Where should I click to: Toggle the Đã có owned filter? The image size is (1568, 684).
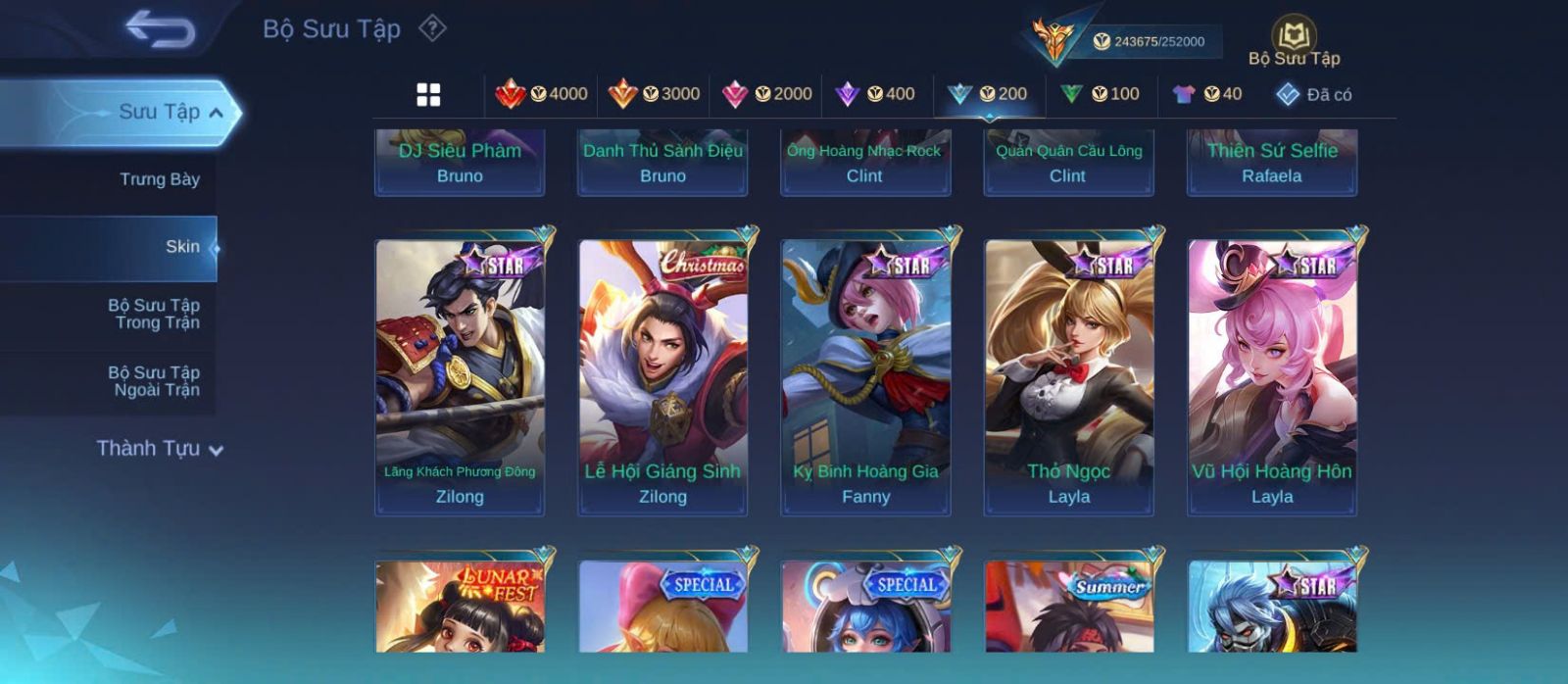(1314, 94)
